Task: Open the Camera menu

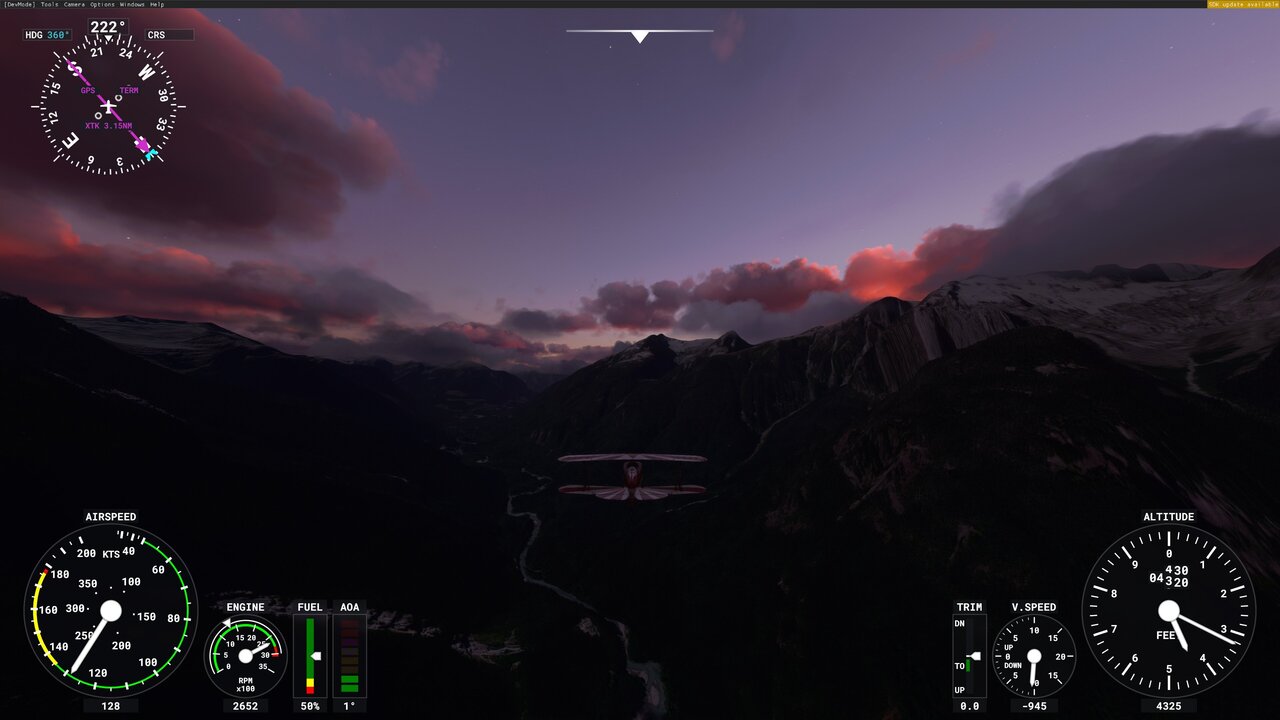Action: [x=75, y=3]
